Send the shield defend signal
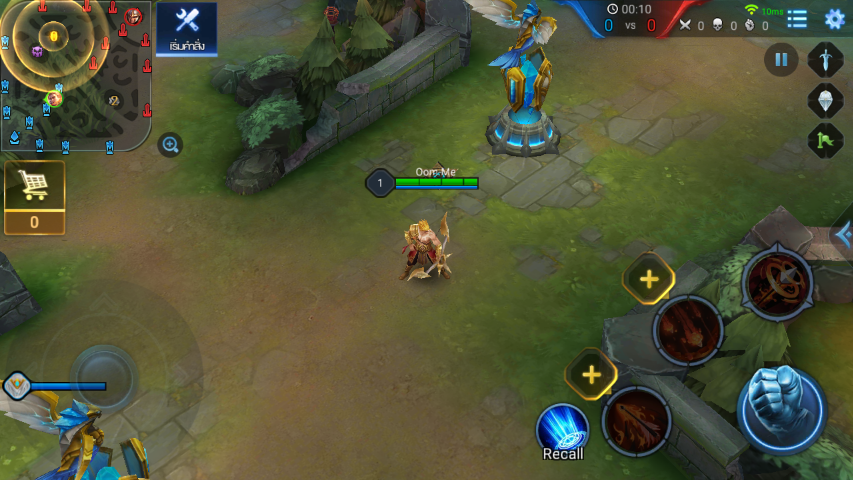The width and height of the screenshot is (853, 480). point(825,100)
